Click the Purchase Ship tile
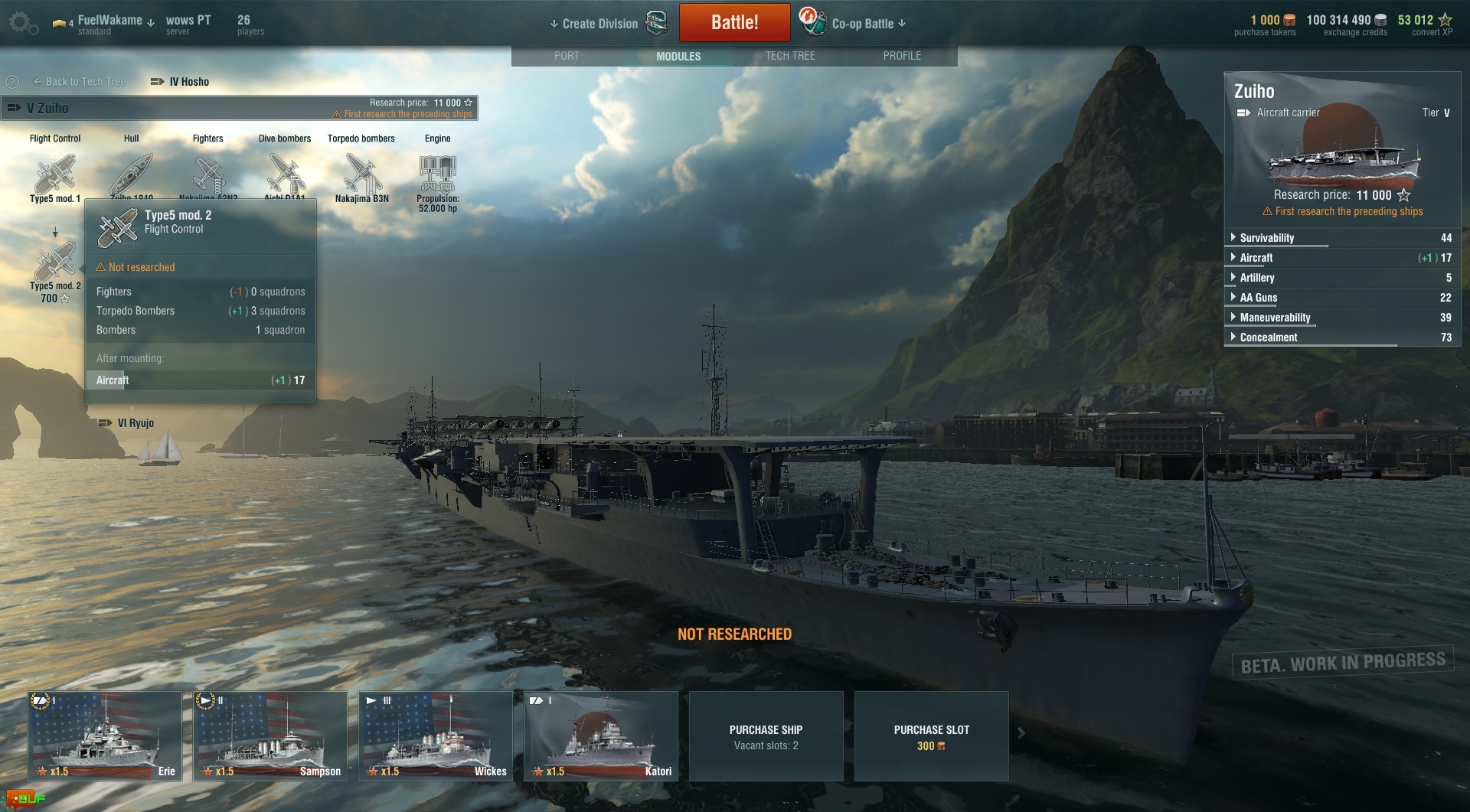The height and width of the screenshot is (812, 1470). pyautogui.click(x=766, y=735)
